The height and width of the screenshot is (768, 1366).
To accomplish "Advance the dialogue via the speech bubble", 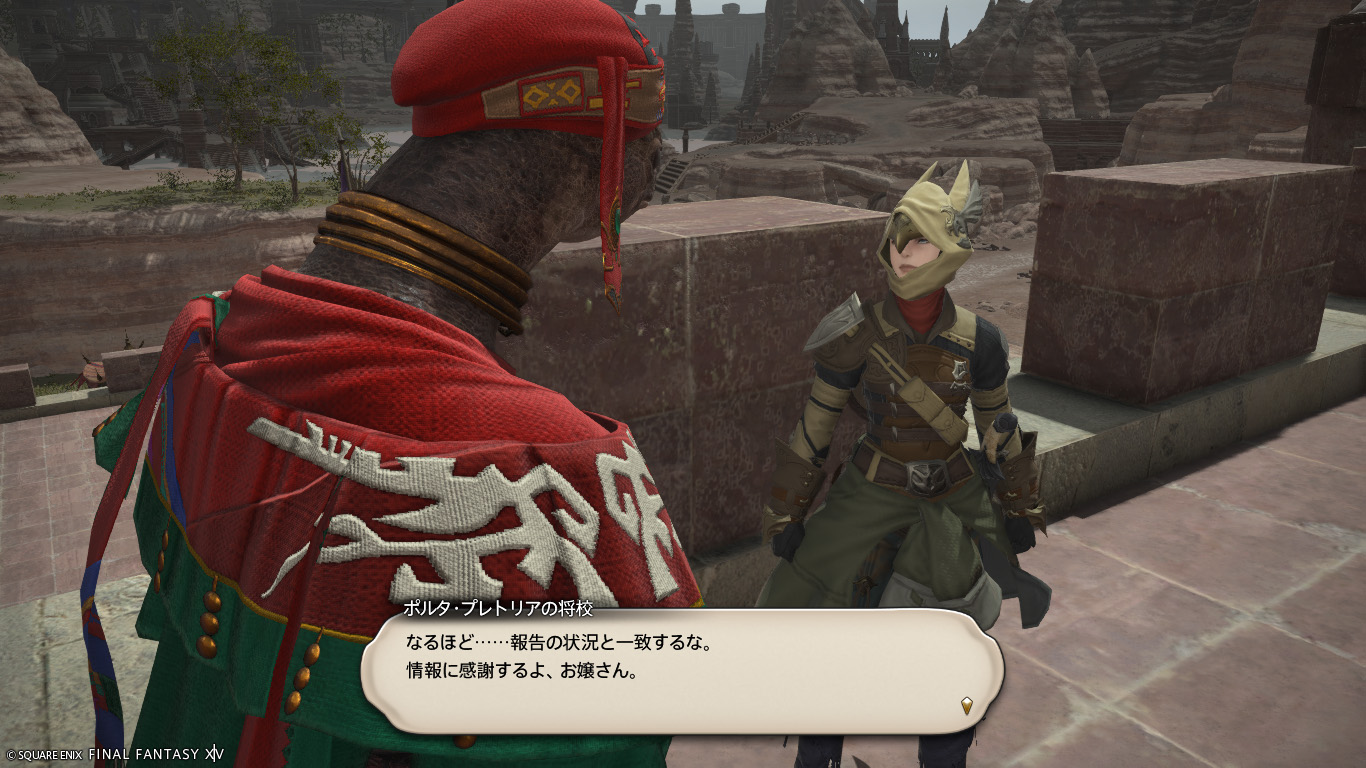I will tap(680, 668).
